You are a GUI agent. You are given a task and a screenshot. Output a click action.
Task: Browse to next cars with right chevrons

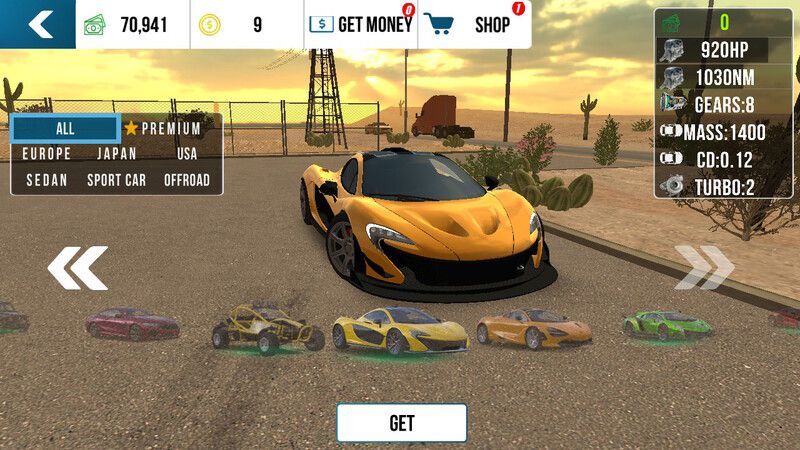(x=704, y=268)
